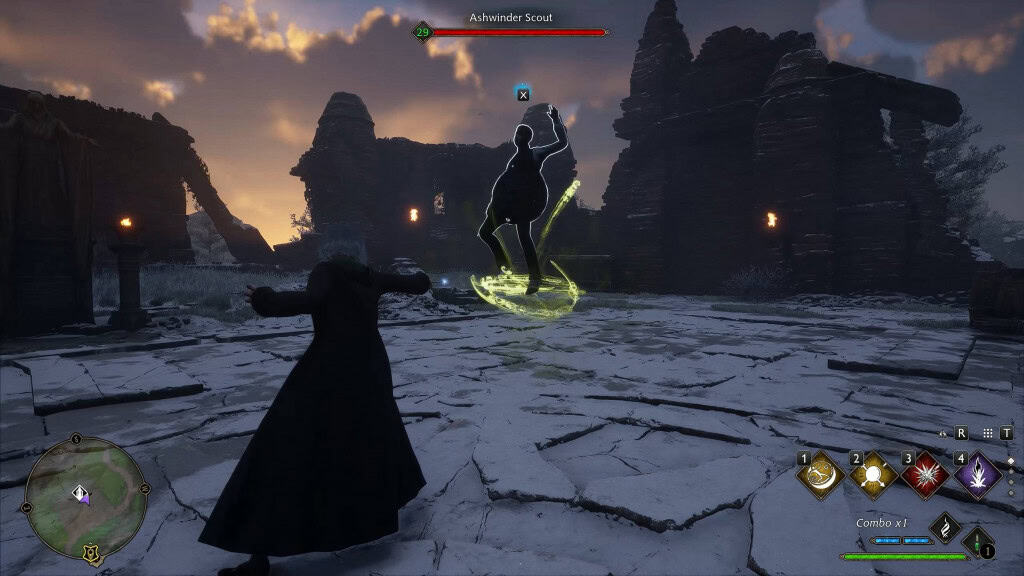Cast the yellow orb spell in slot 2
Screen dimensions: 1024x576
pyautogui.click(x=874, y=475)
